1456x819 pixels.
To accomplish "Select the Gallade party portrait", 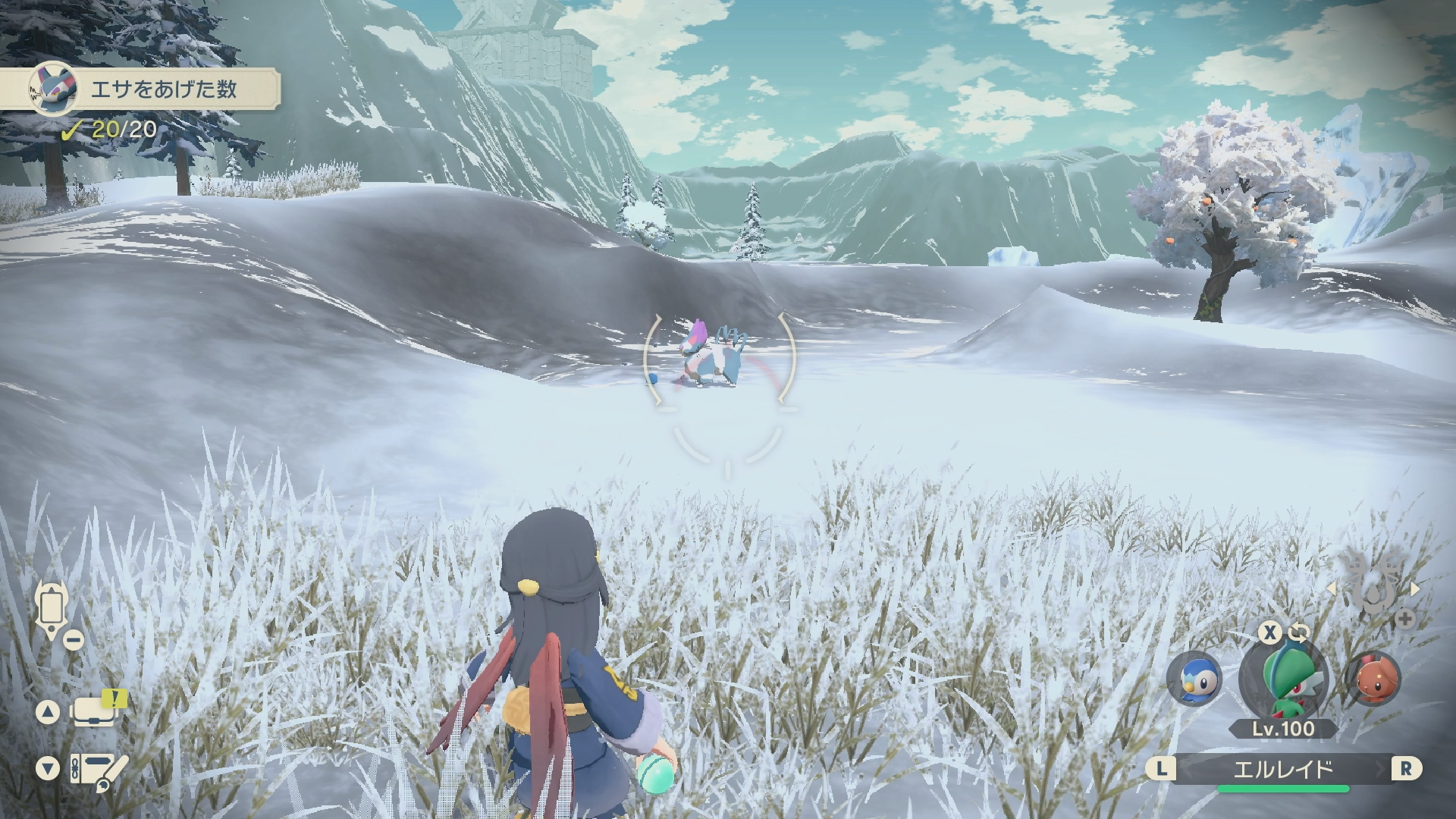I will tap(1283, 679).
